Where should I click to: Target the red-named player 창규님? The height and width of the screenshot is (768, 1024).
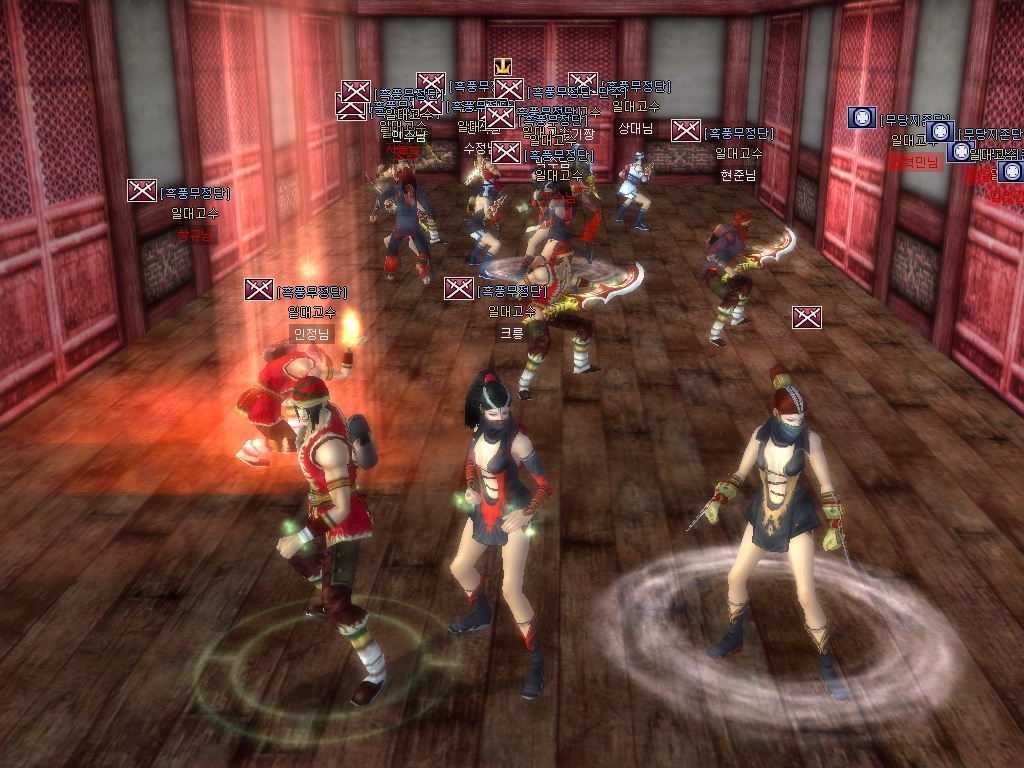[x=197, y=236]
